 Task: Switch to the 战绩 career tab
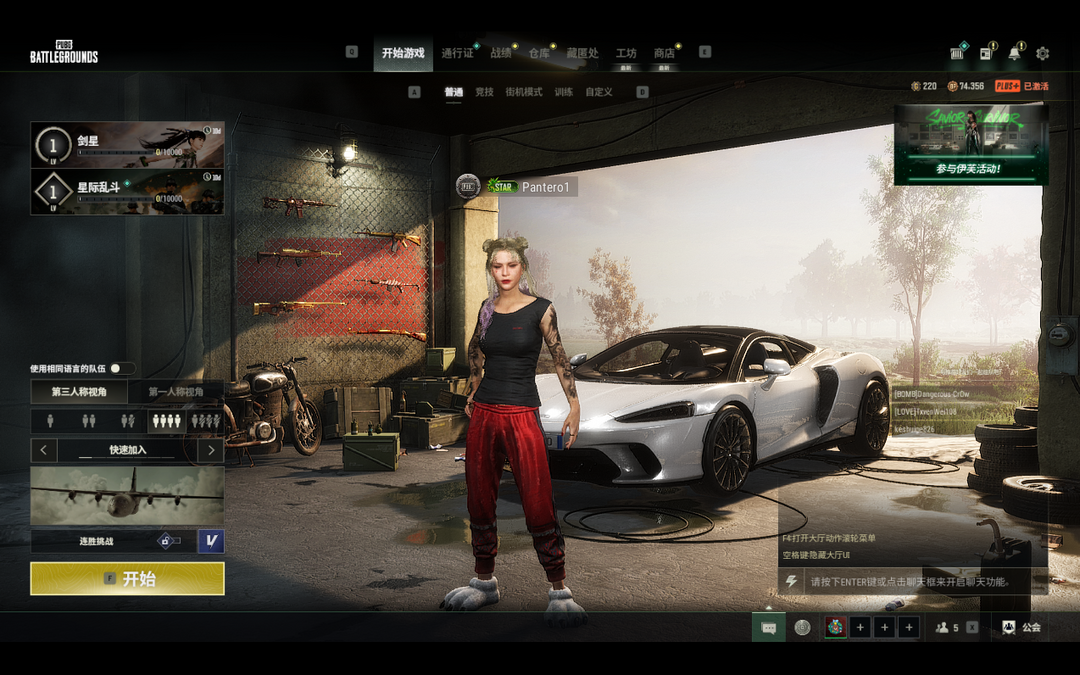coord(500,53)
